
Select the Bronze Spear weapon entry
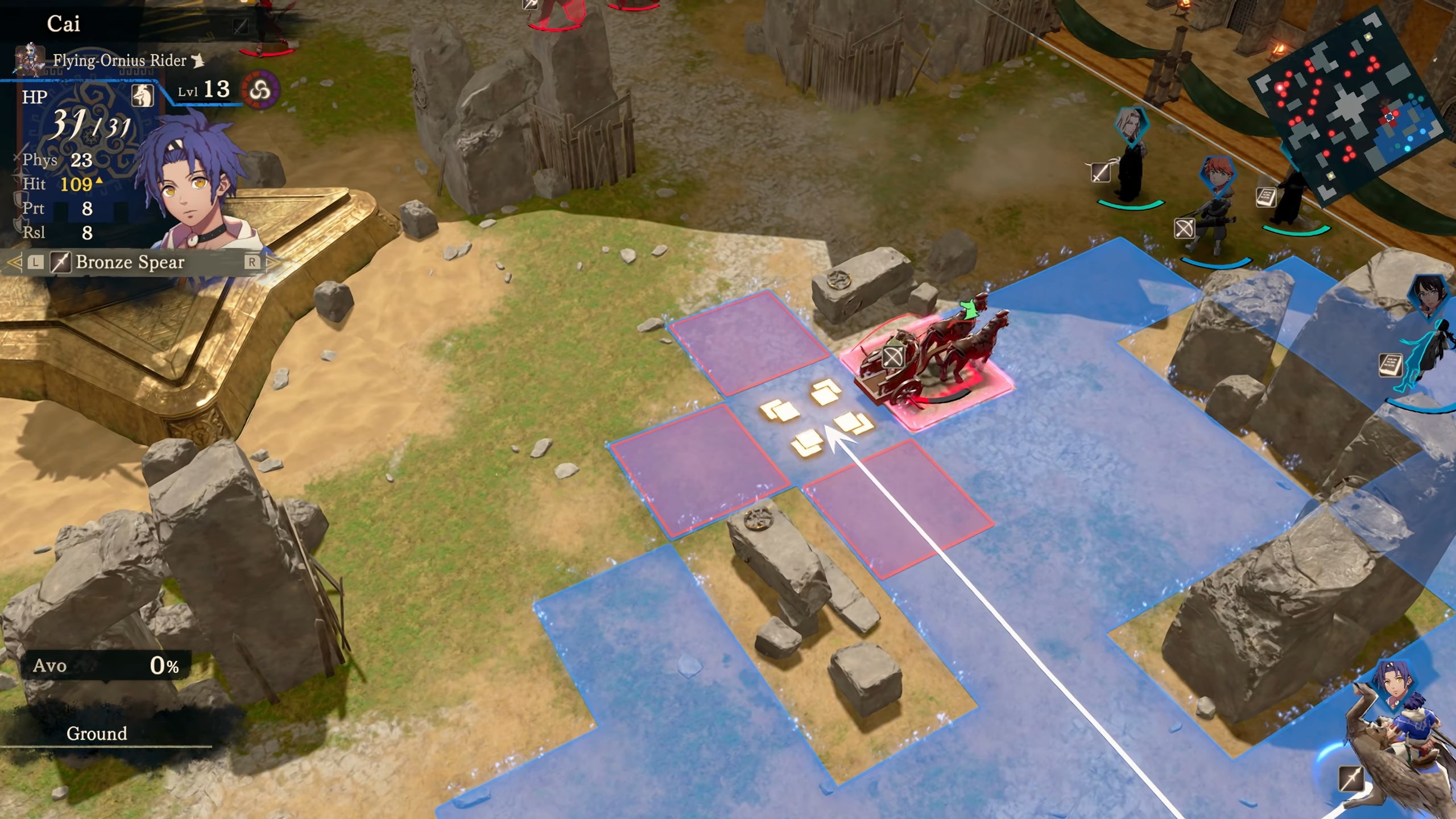[130, 262]
